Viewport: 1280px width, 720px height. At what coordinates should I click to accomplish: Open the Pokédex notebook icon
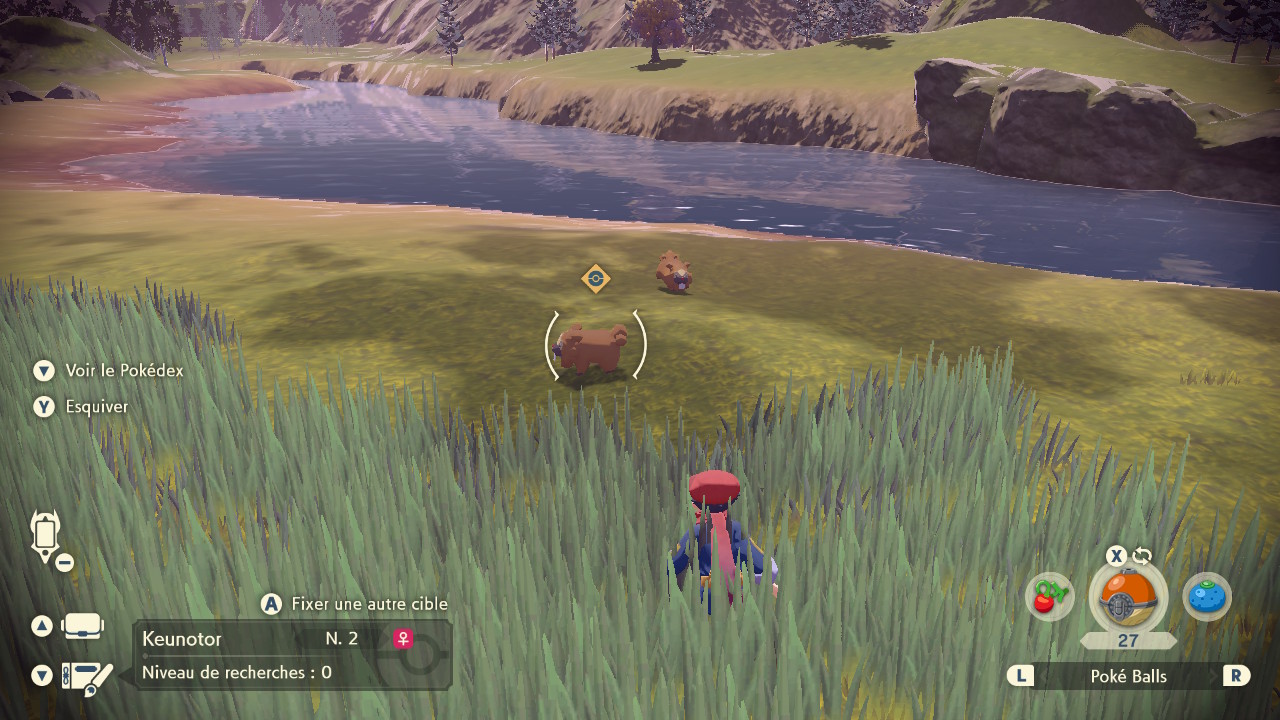87,678
